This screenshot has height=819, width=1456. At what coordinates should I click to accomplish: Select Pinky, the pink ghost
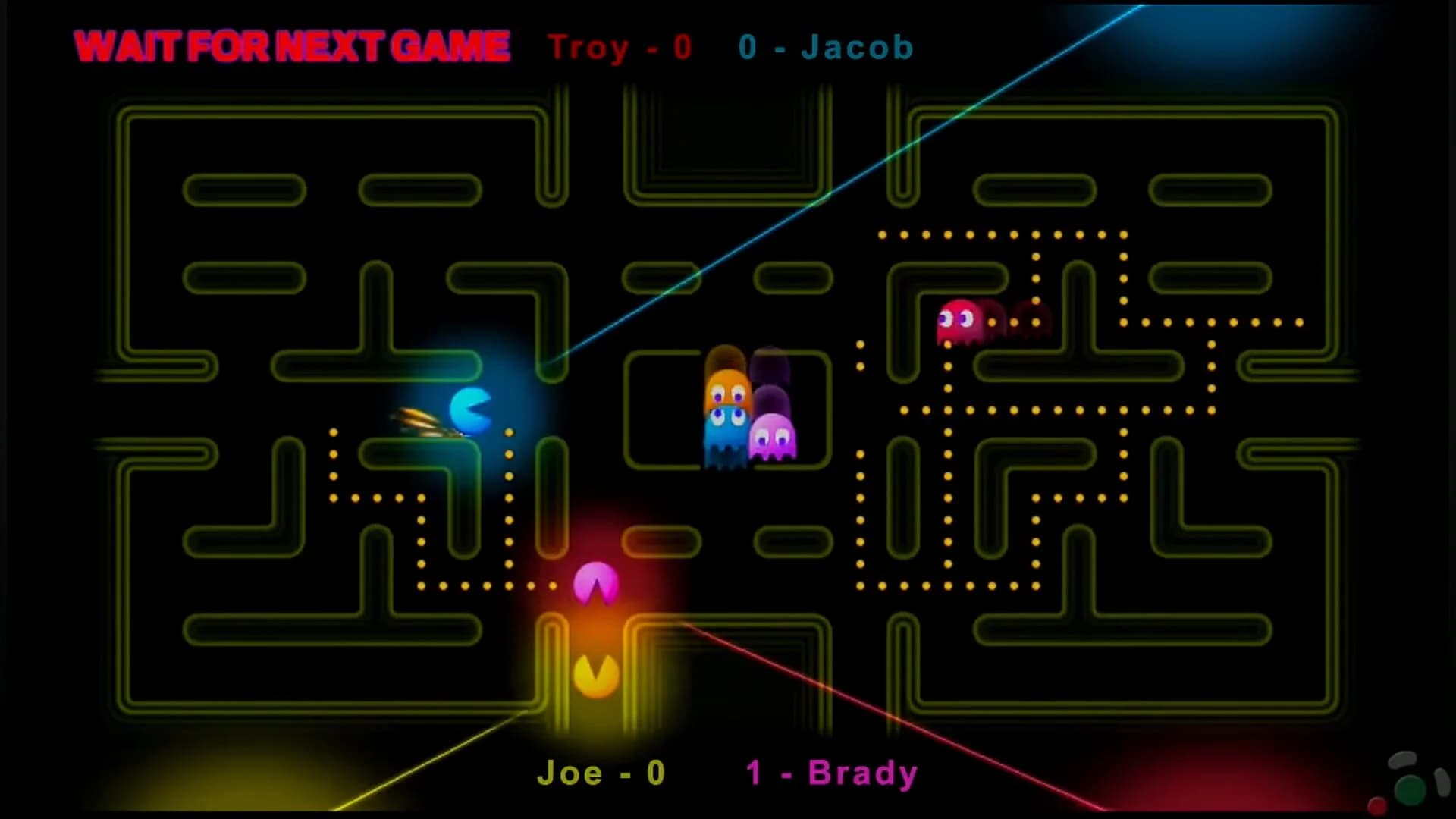coord(773,440)
